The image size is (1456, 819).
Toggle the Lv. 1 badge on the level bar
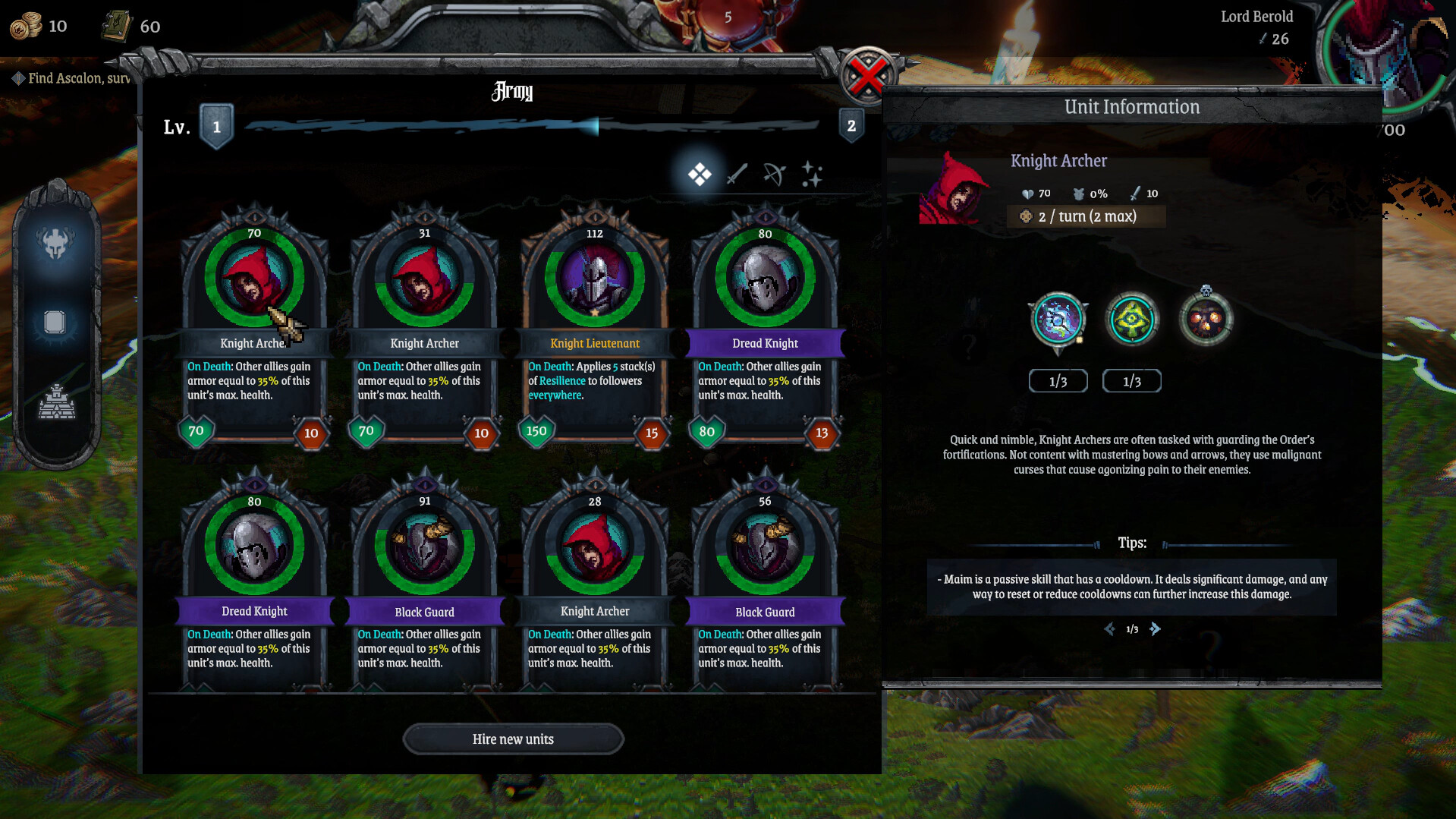tap(217, 126)
